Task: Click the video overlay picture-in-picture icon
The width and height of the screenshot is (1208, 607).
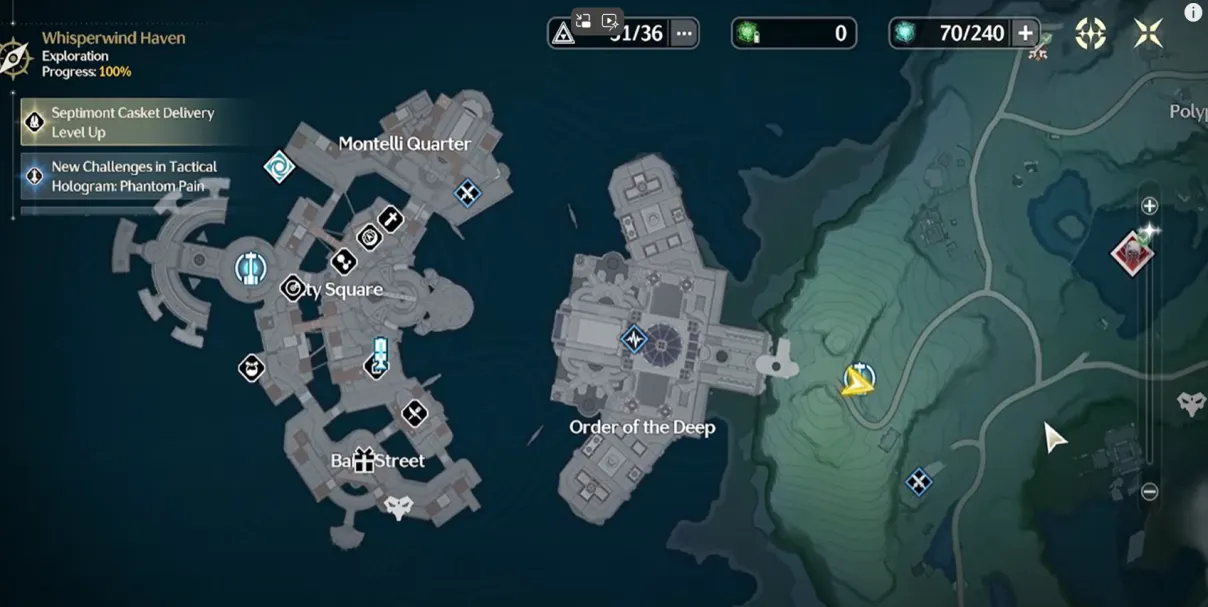Action: [583, 20]
